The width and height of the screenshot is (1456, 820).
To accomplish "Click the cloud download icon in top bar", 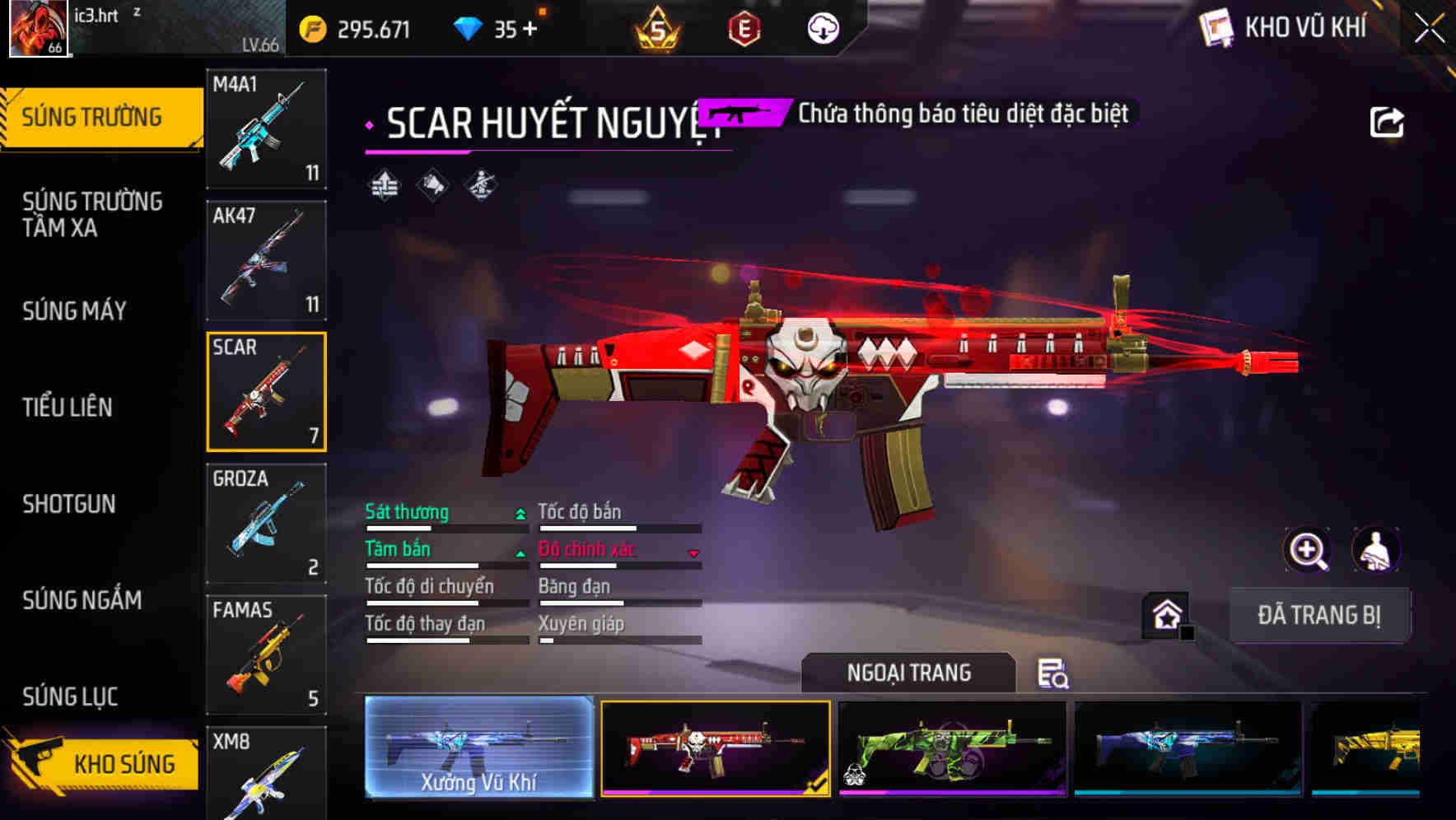I will click(x=823, y=27).
